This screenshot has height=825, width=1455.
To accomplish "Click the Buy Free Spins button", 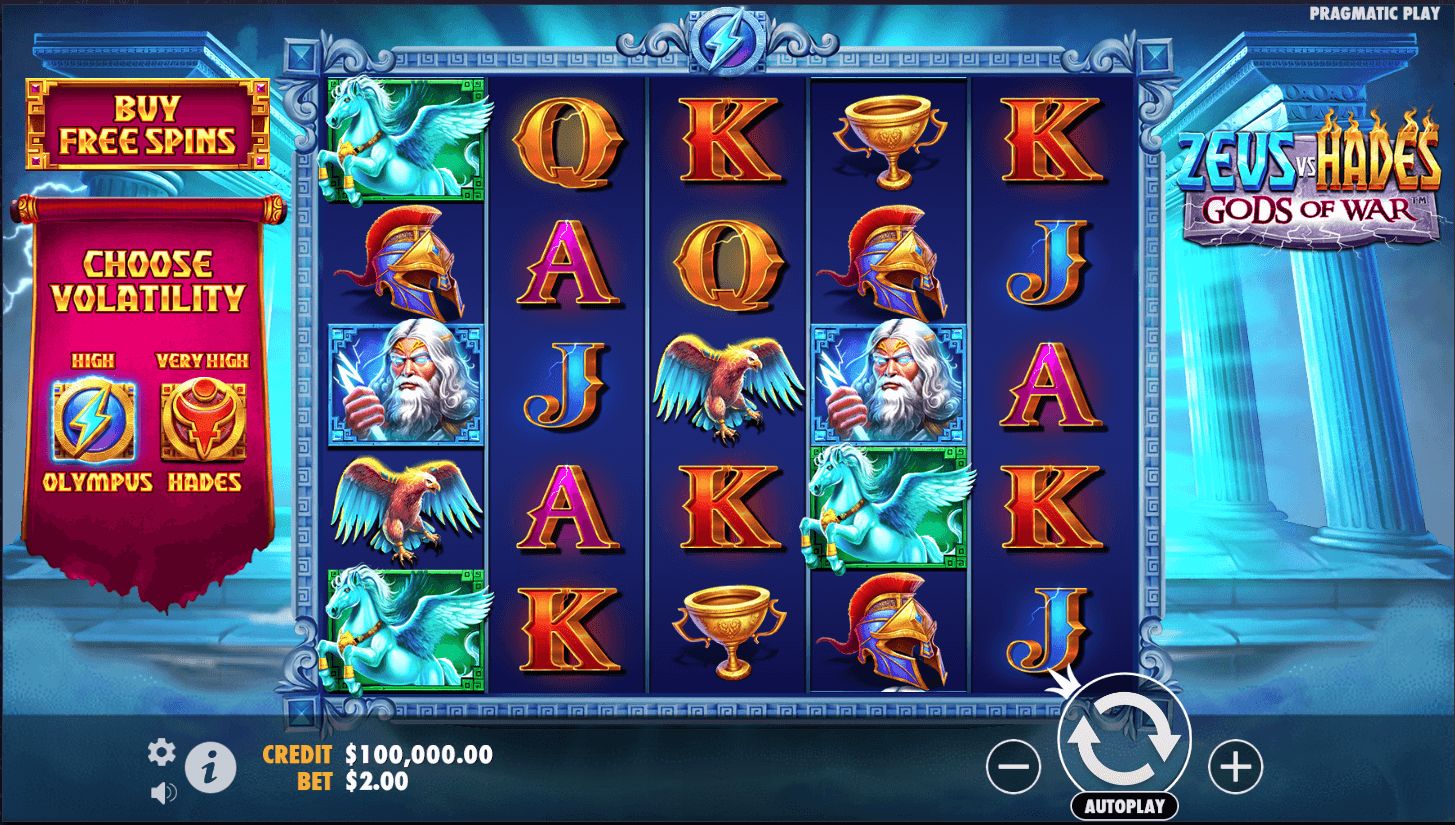I will point(146,124).
